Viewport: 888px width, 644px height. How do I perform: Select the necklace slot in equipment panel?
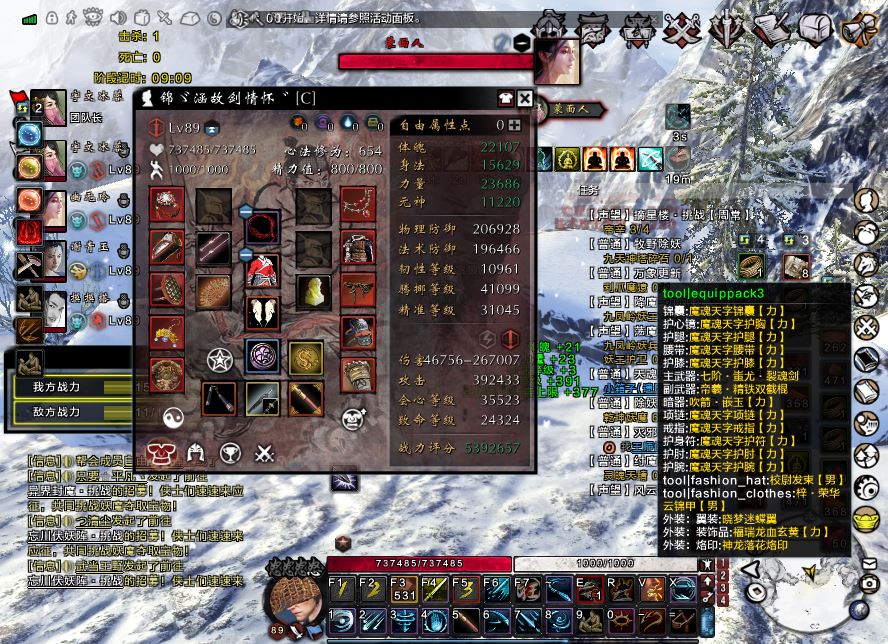358,205
